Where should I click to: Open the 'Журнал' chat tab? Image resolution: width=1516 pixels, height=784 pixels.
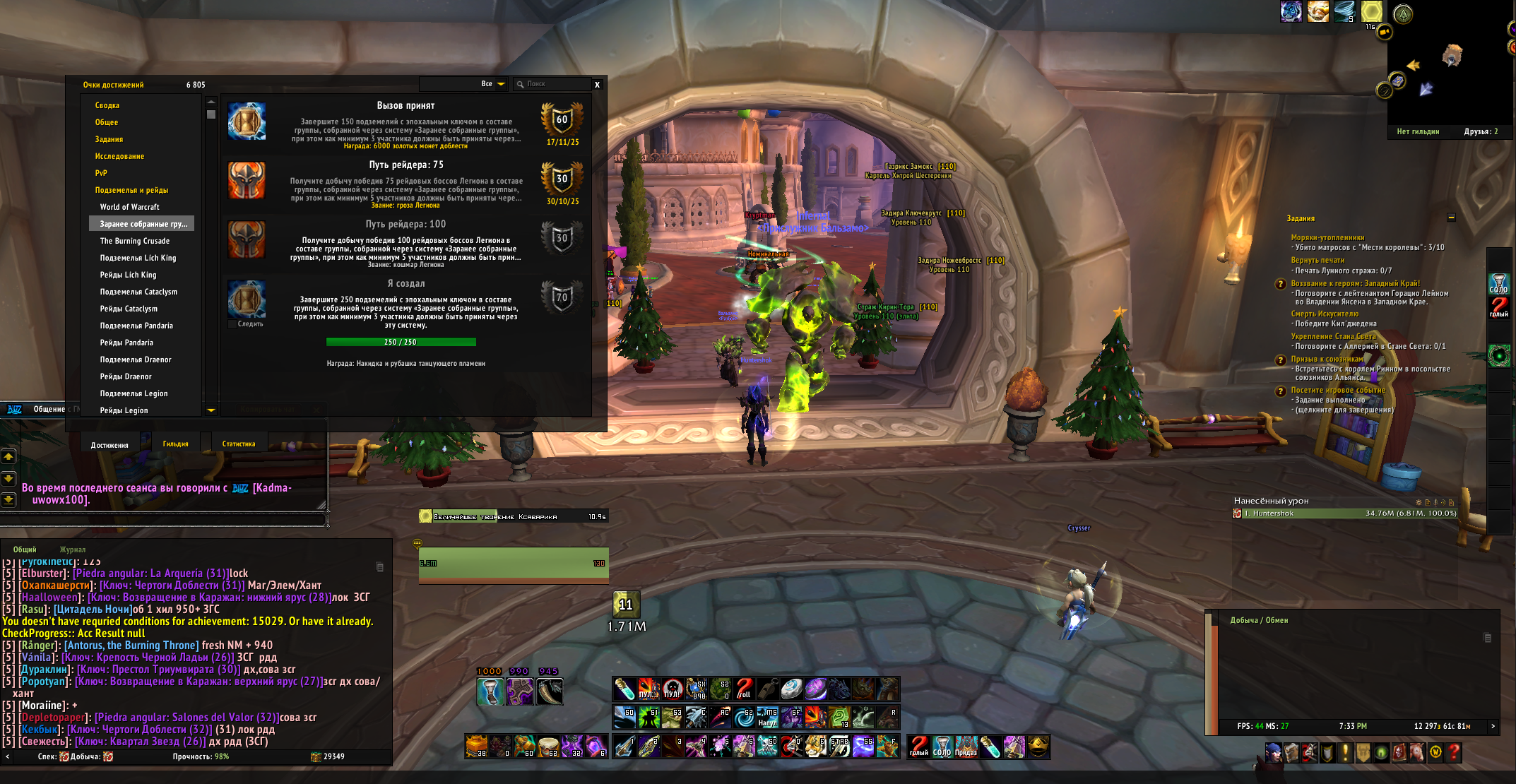coord(73,550)
